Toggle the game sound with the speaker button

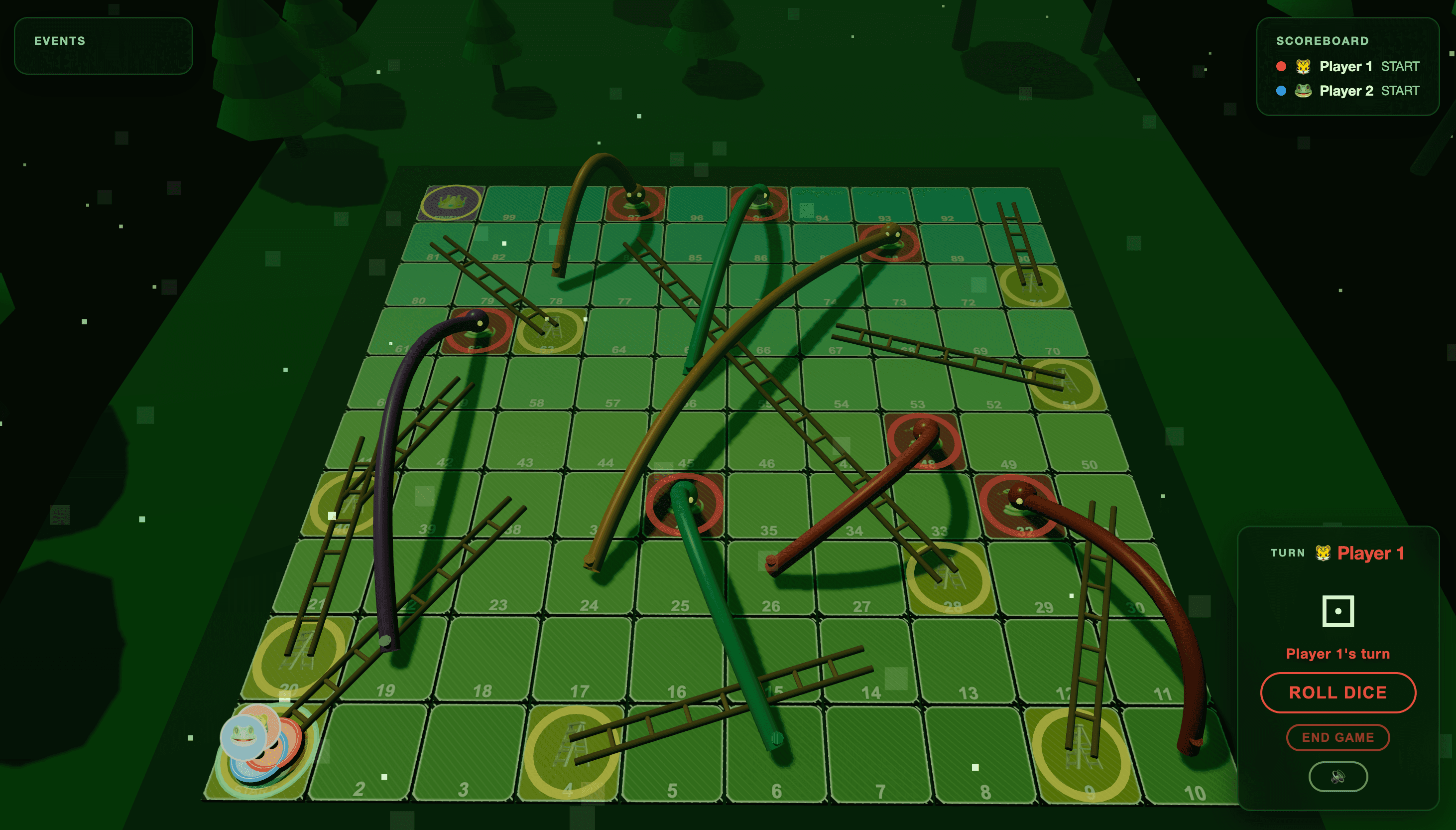[1338, 777]
